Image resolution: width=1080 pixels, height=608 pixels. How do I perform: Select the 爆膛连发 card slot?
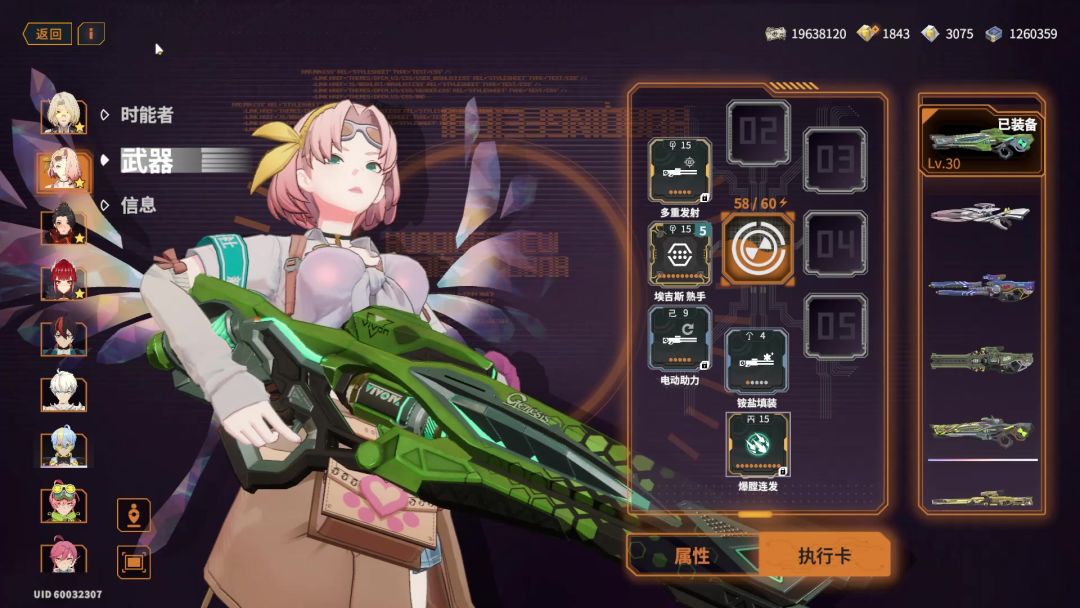coord(757,444)
